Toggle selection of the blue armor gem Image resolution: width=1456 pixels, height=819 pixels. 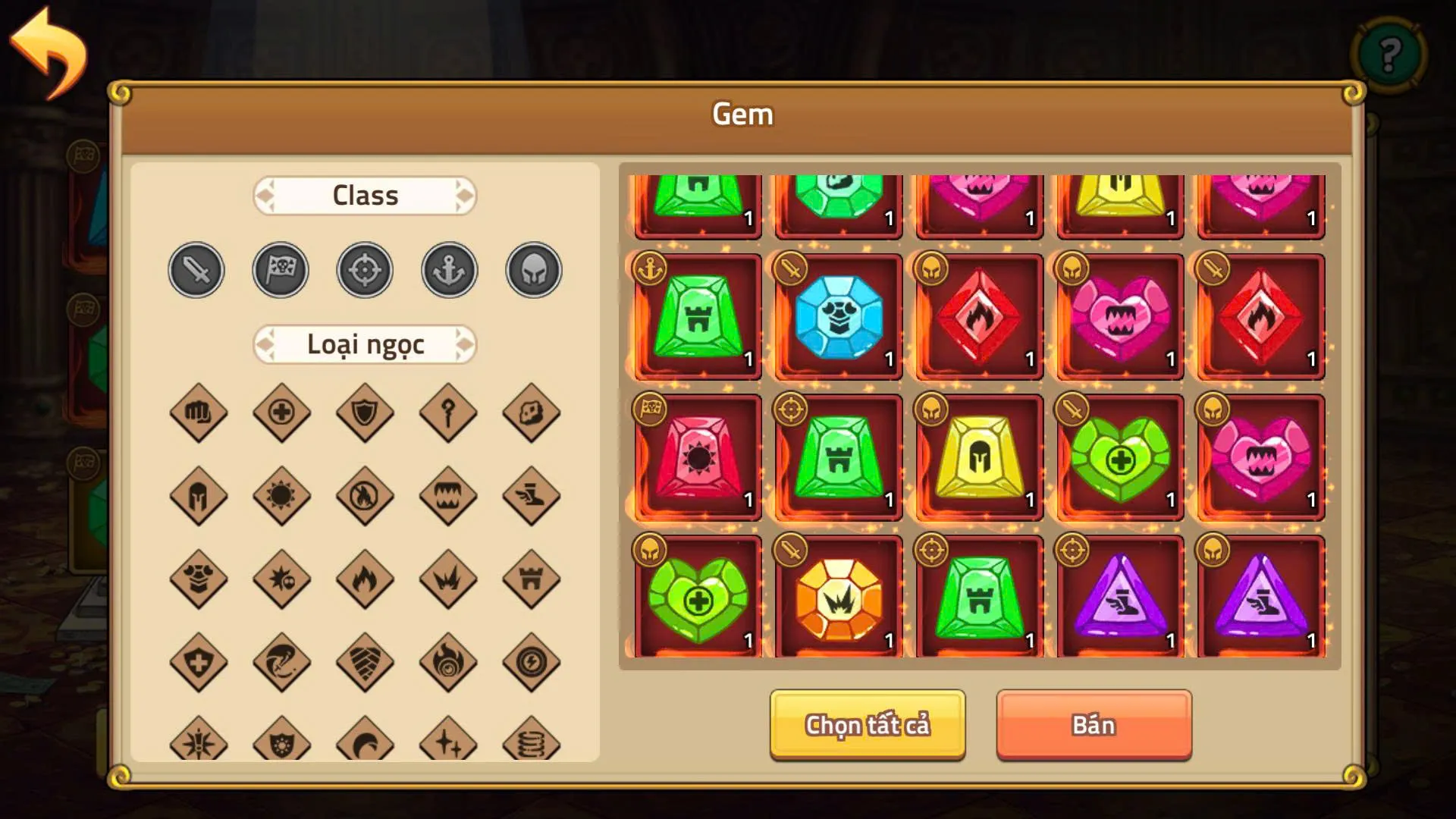click(x=837, y=318)
